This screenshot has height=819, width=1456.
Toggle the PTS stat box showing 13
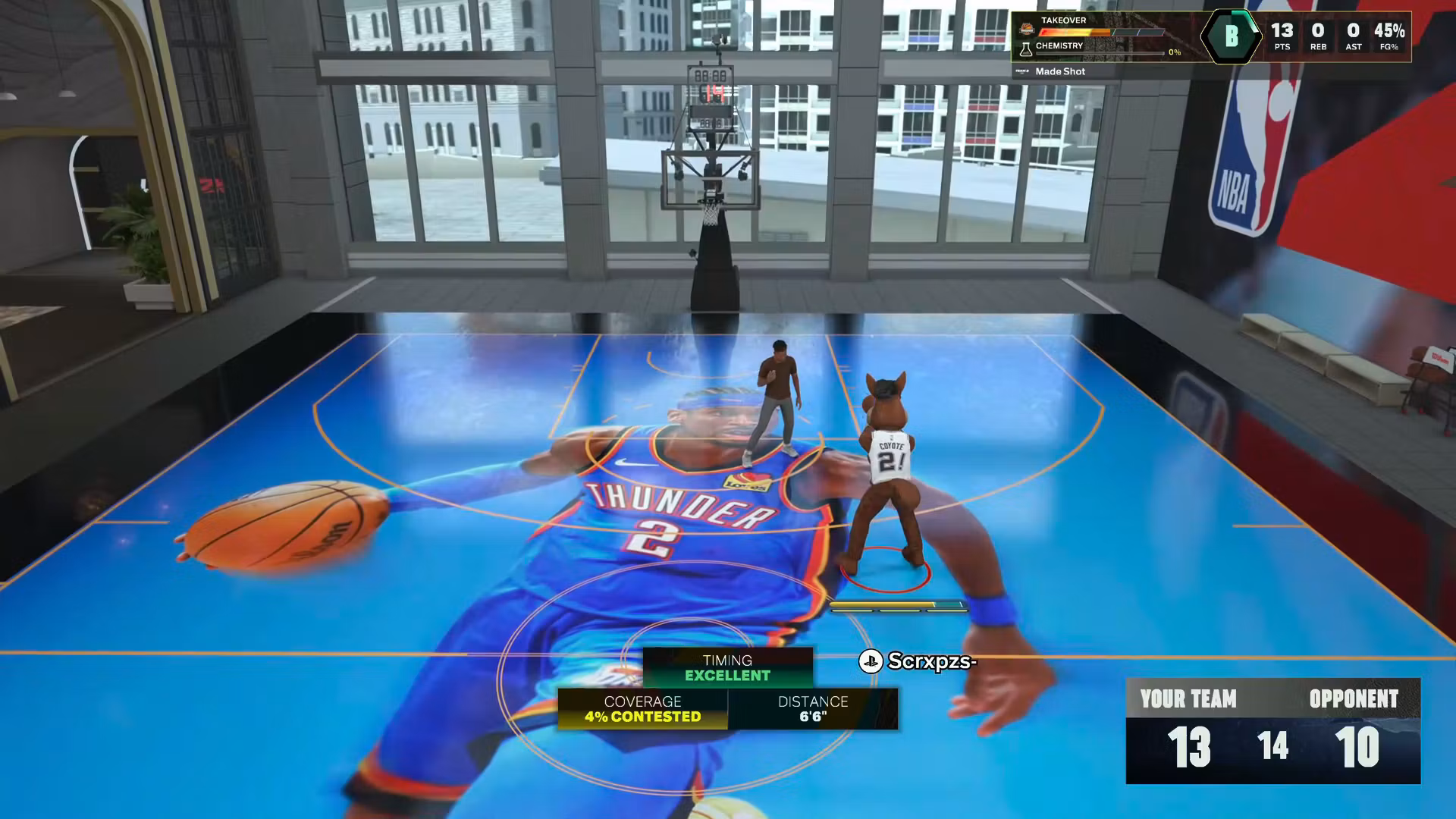tap(1283, 34)
